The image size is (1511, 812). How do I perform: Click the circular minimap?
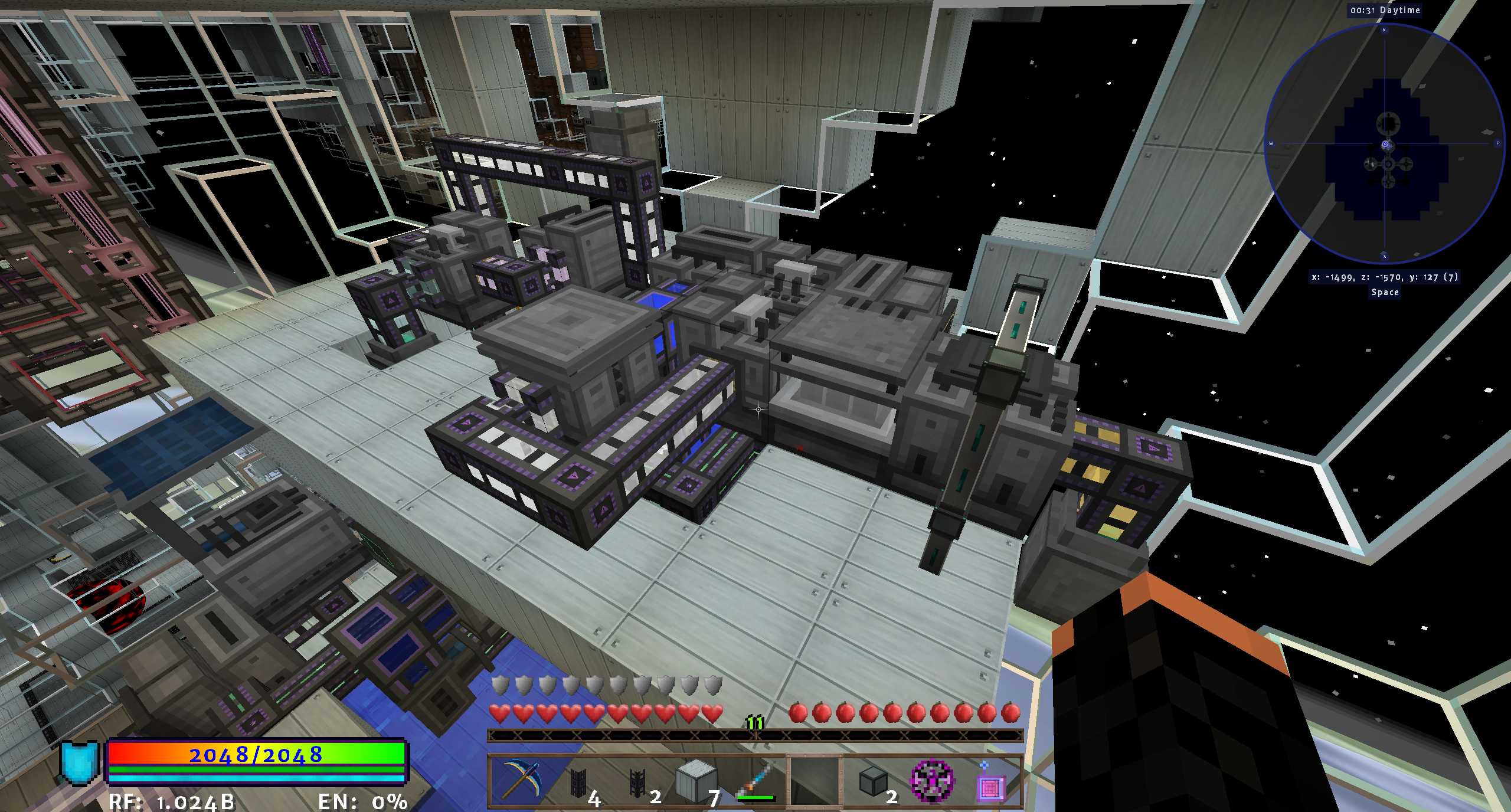[1384, 145]
